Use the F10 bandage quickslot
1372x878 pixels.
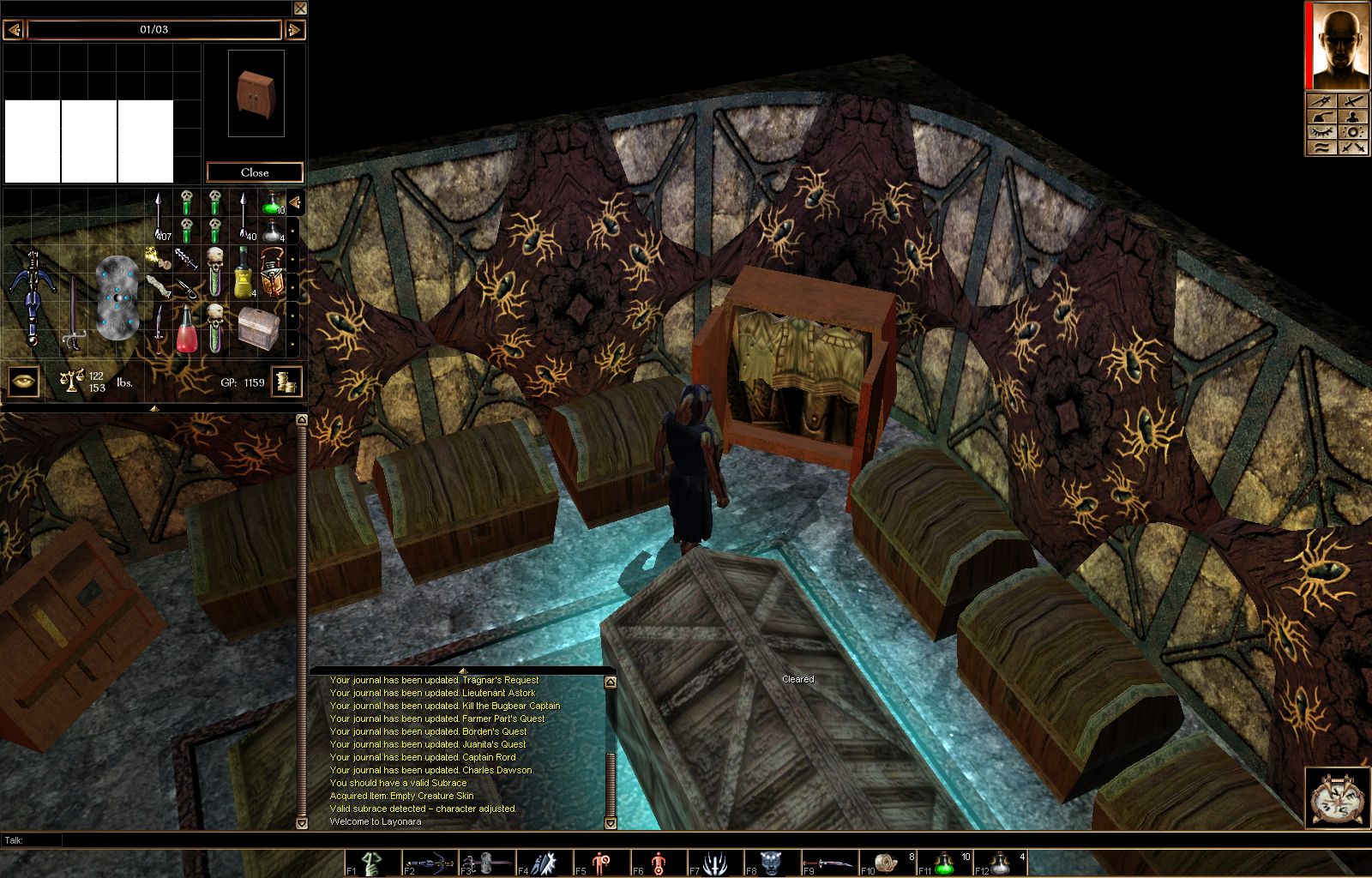coord(887,863)
